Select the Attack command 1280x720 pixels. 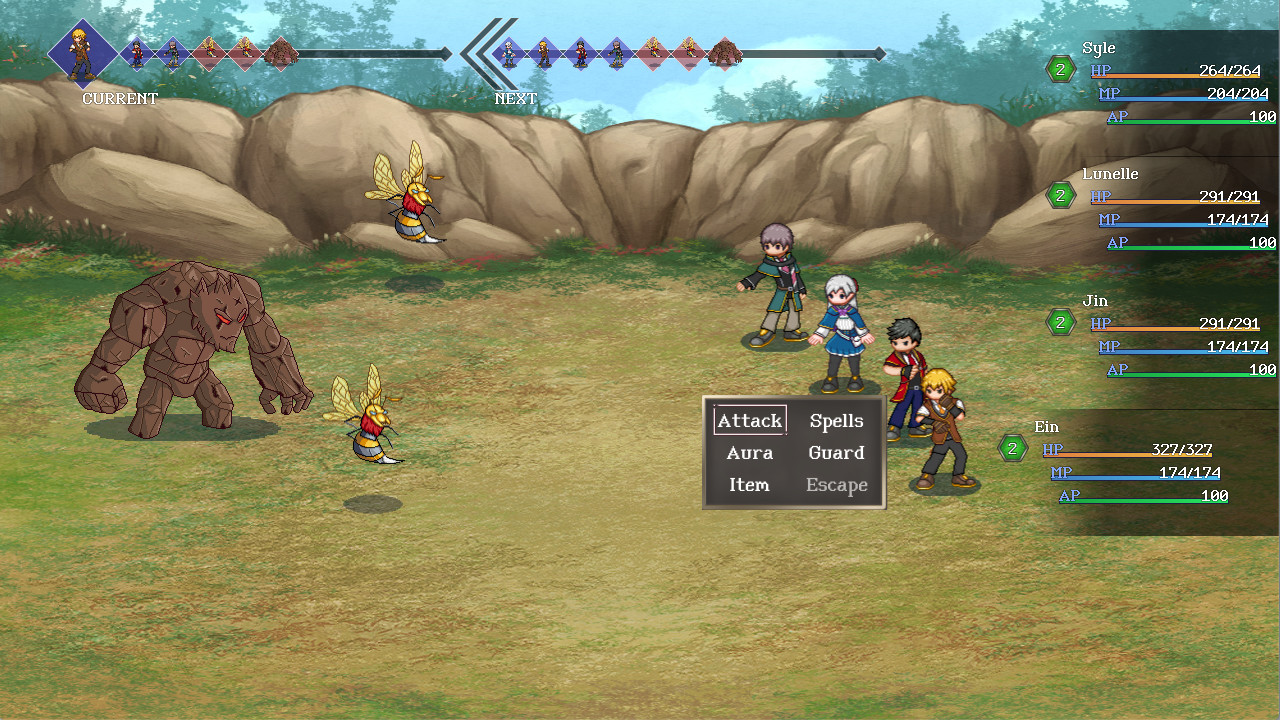[748, 420]
